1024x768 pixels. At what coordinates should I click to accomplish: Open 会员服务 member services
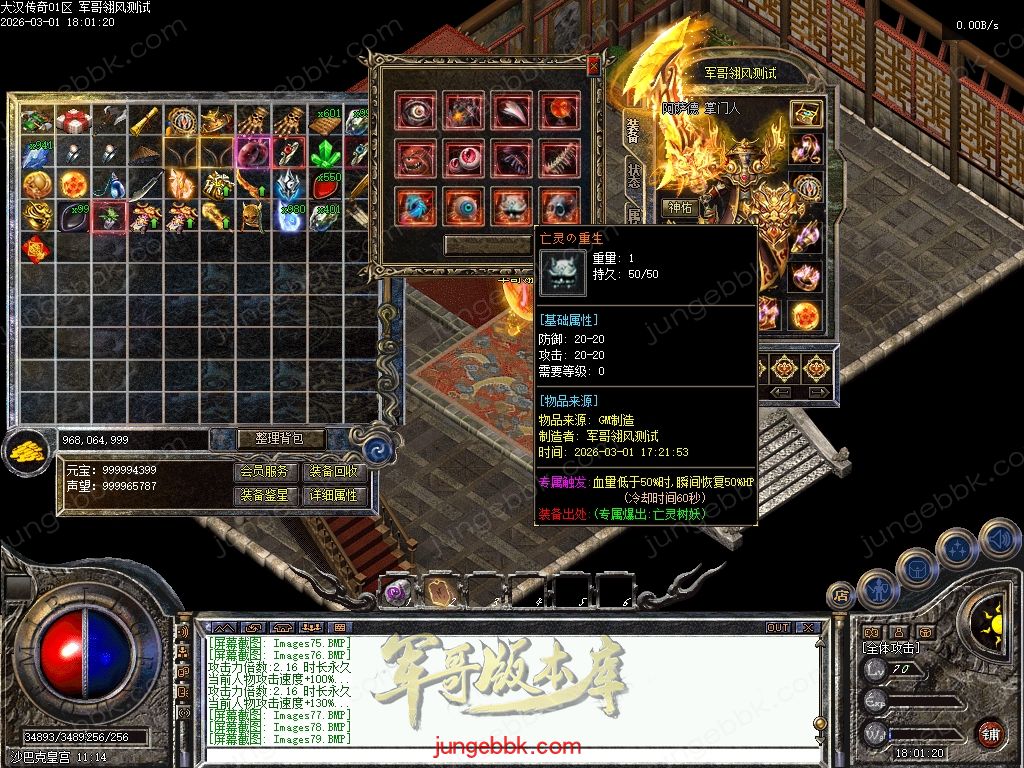[x=266, y=472]
